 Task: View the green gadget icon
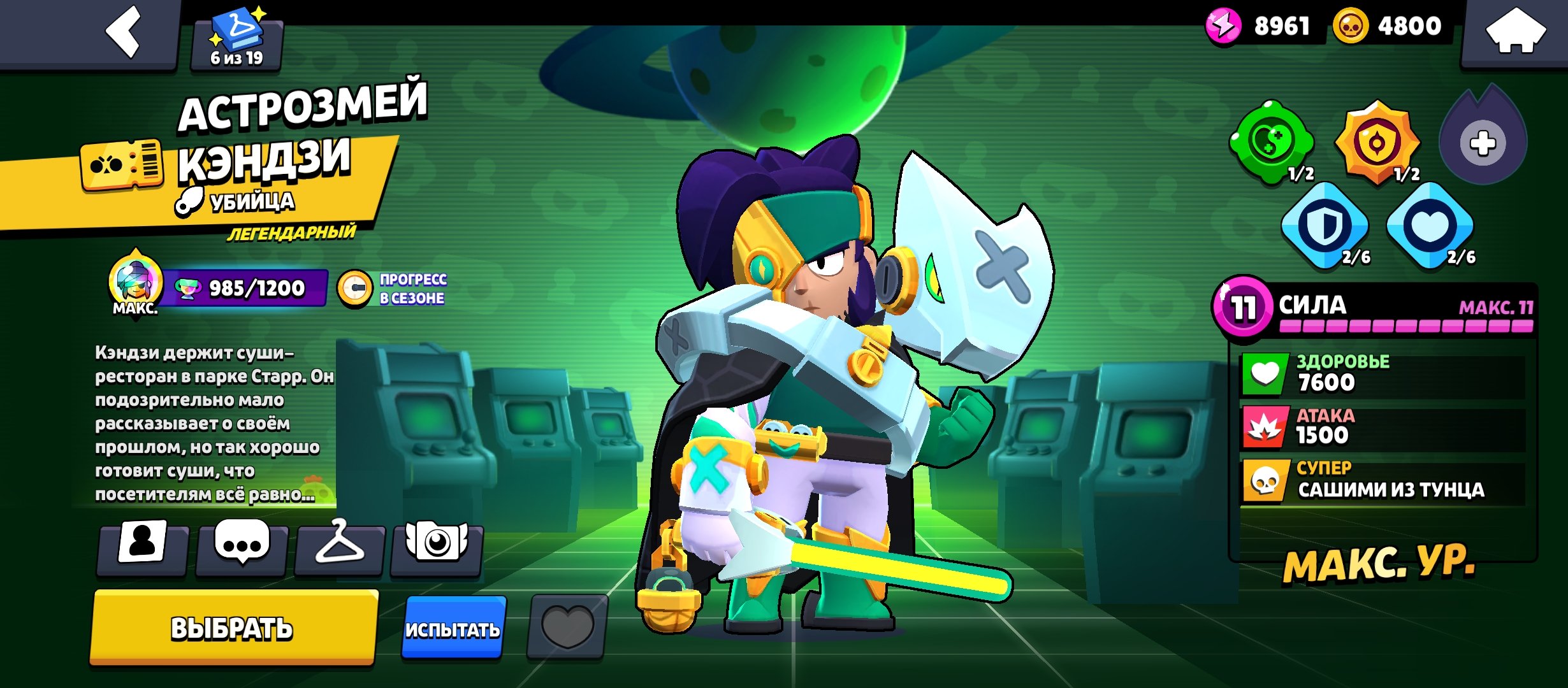tap(1271, 141)
